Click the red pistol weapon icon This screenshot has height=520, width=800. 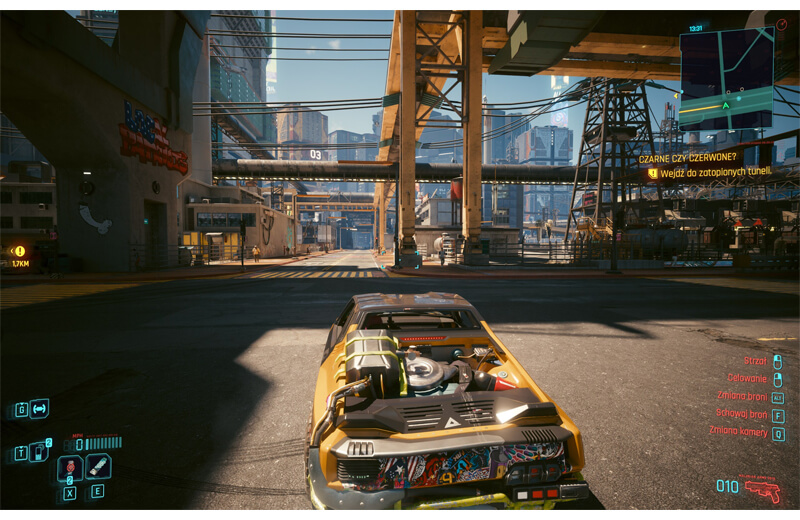(763, 489)
